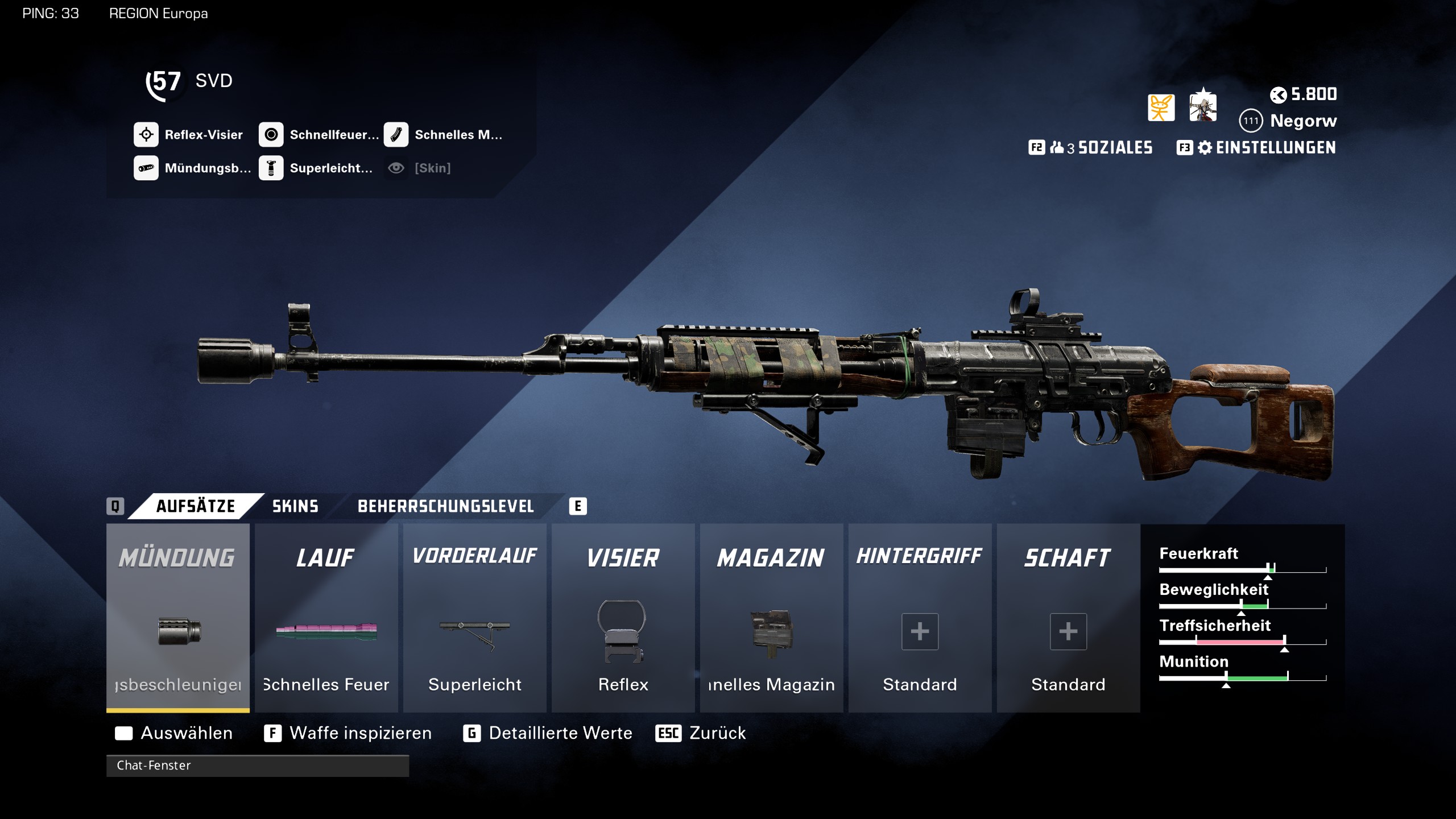Open the Beherrschungslevel tab
The width and height of the screenshot is (1456, 819).
[445, 506]
